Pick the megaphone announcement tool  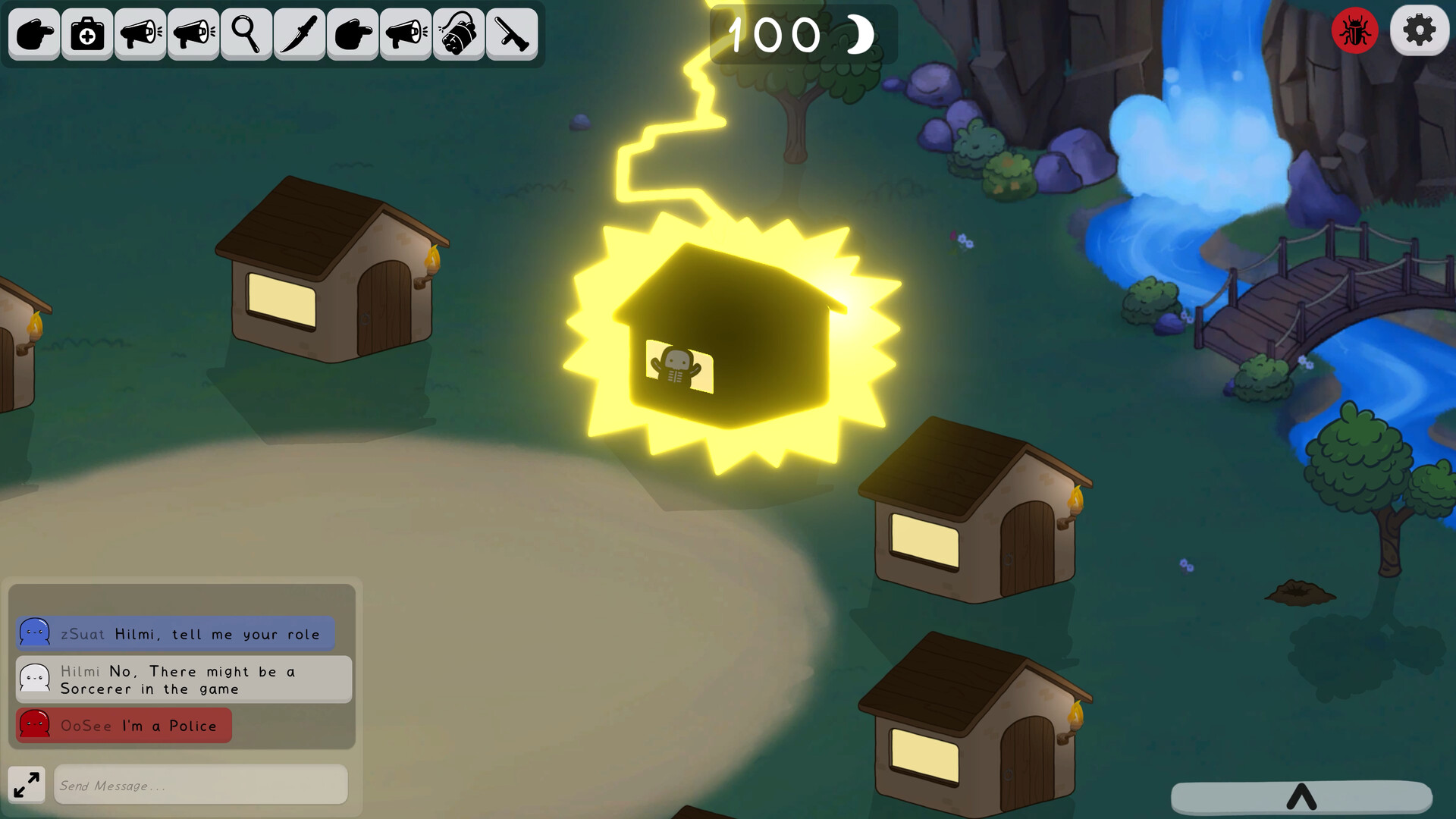coord(140,33)
